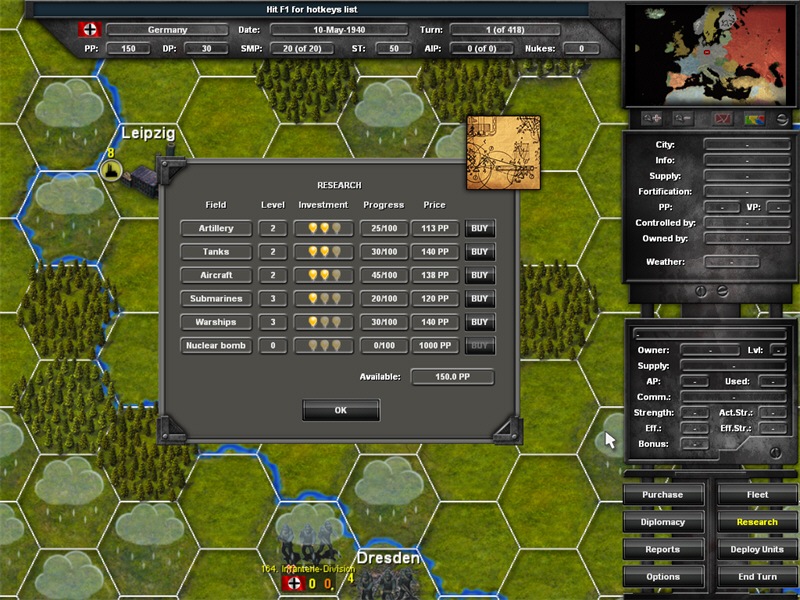Choose Deploy Units

[757, 549]
